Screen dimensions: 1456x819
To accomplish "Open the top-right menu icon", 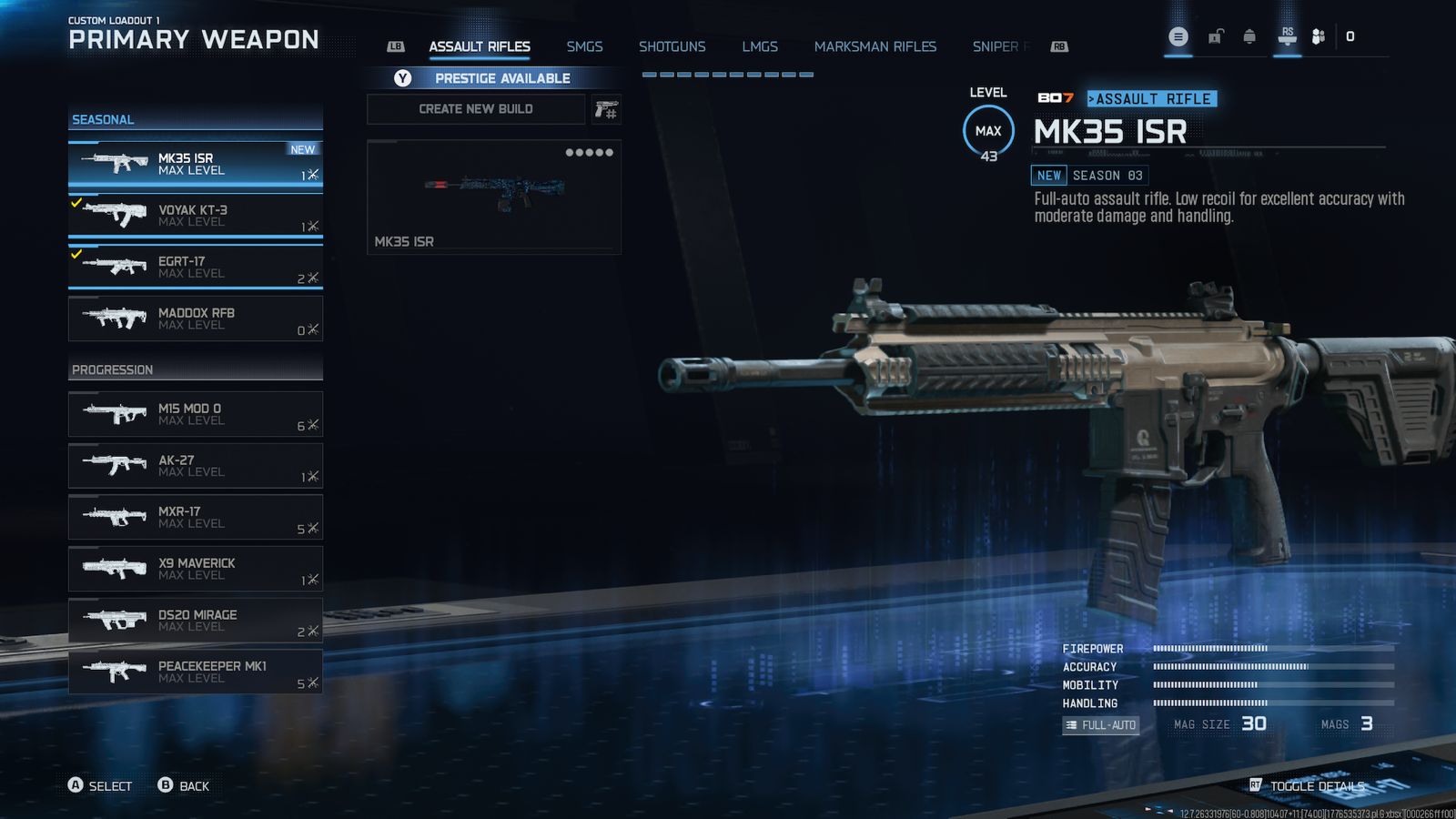I will pos(1178,37).
